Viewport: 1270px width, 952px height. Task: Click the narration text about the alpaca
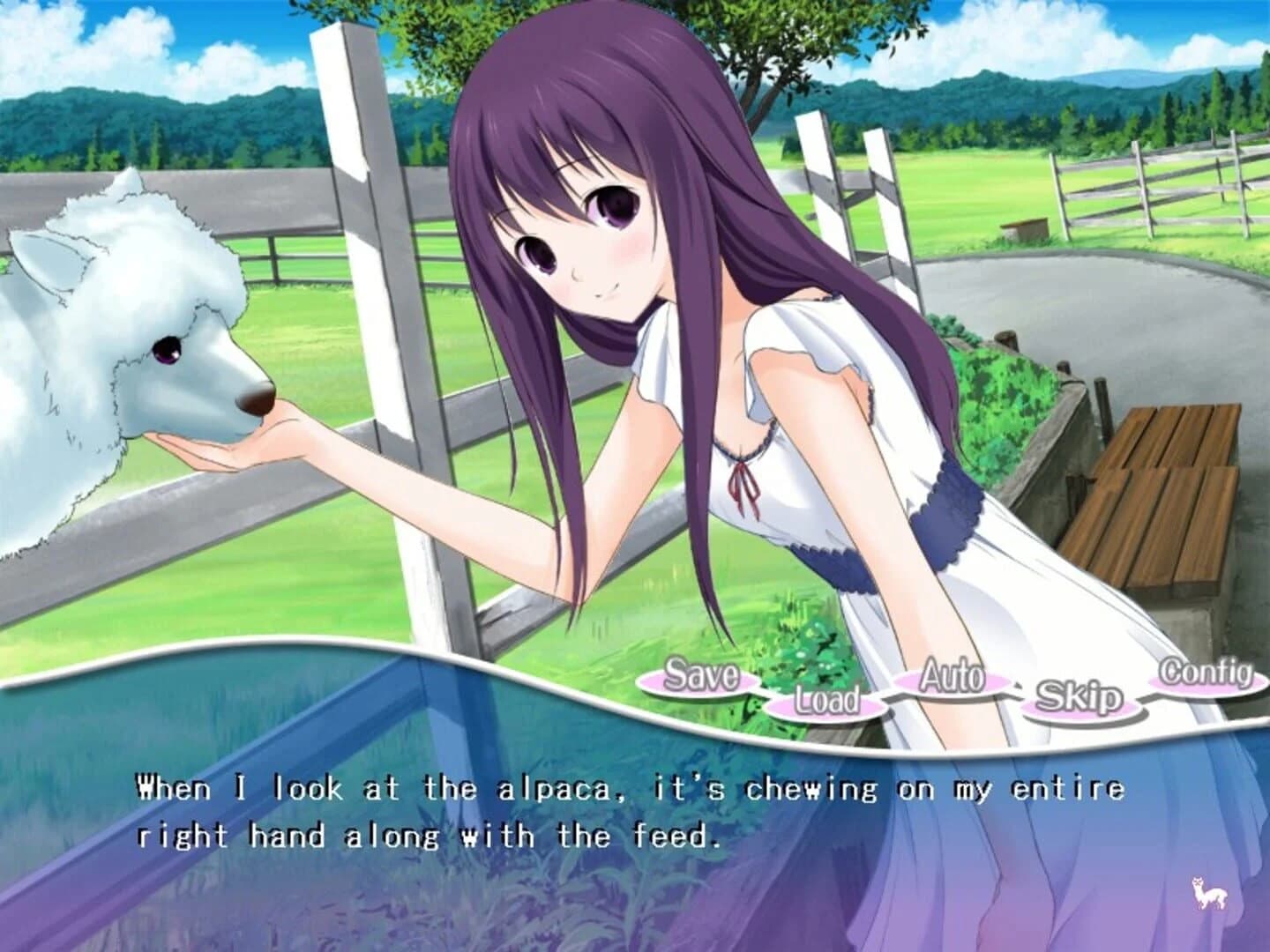click(x=617, y=807)
